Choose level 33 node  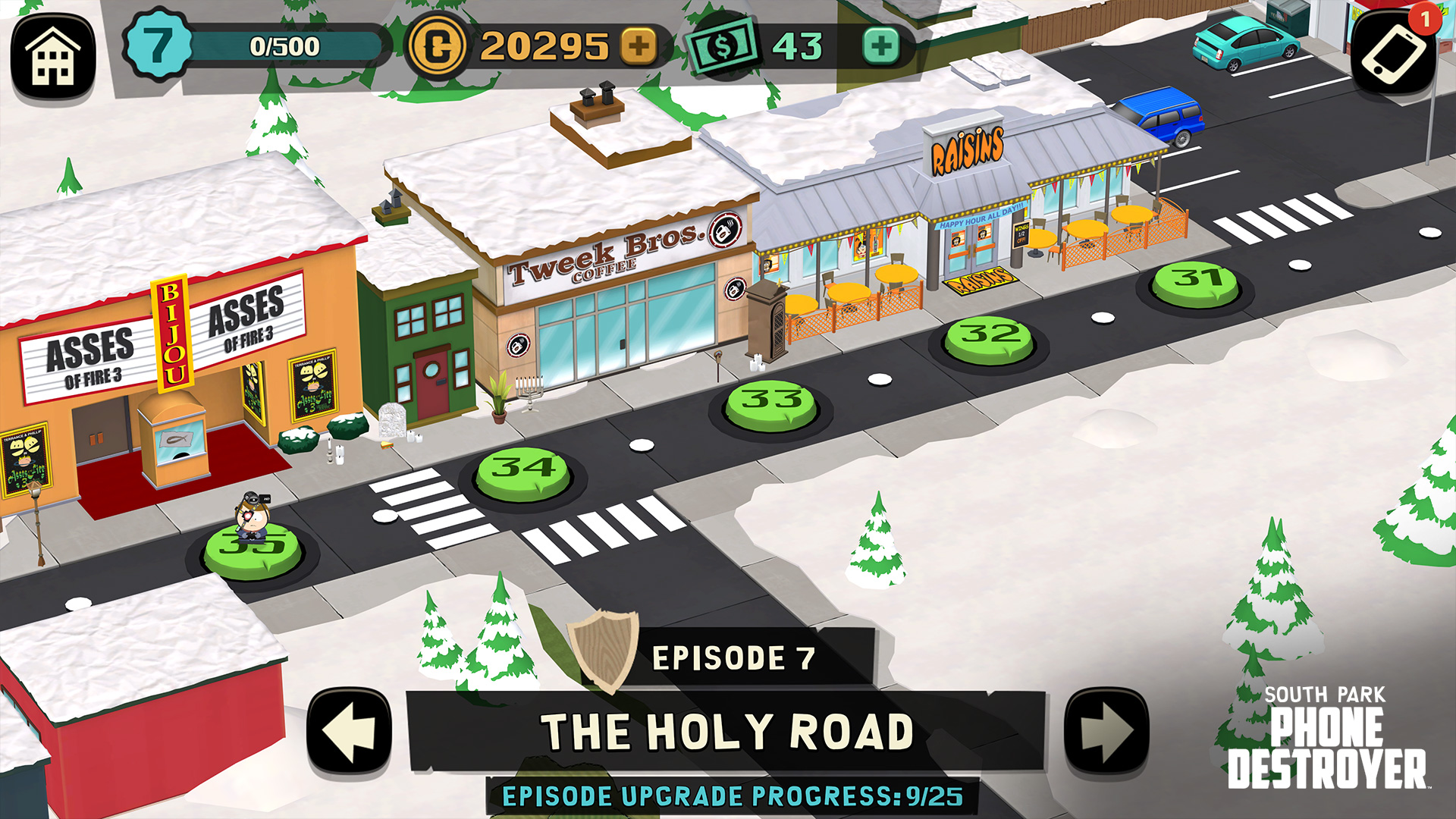pyautogui.click(x=771, y=406)
